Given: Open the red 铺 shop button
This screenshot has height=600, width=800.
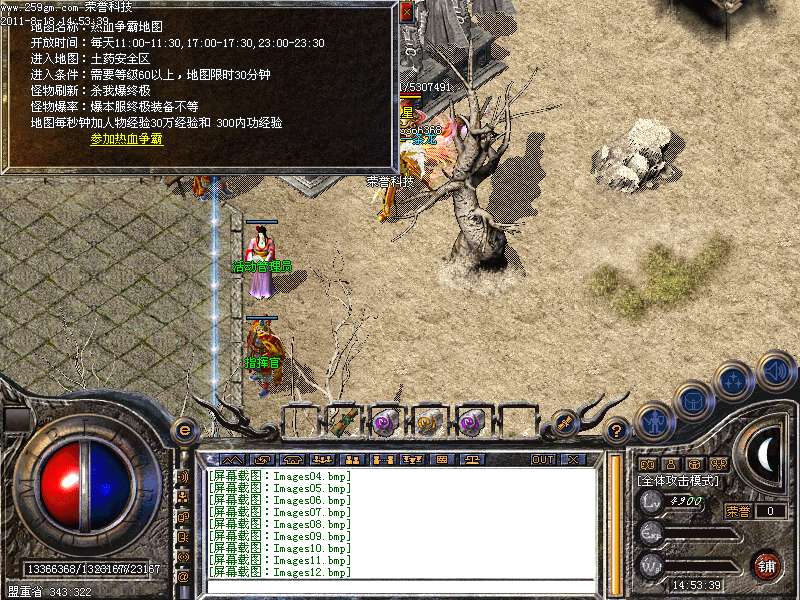Looking at the screenshot, I should (767, 564).
